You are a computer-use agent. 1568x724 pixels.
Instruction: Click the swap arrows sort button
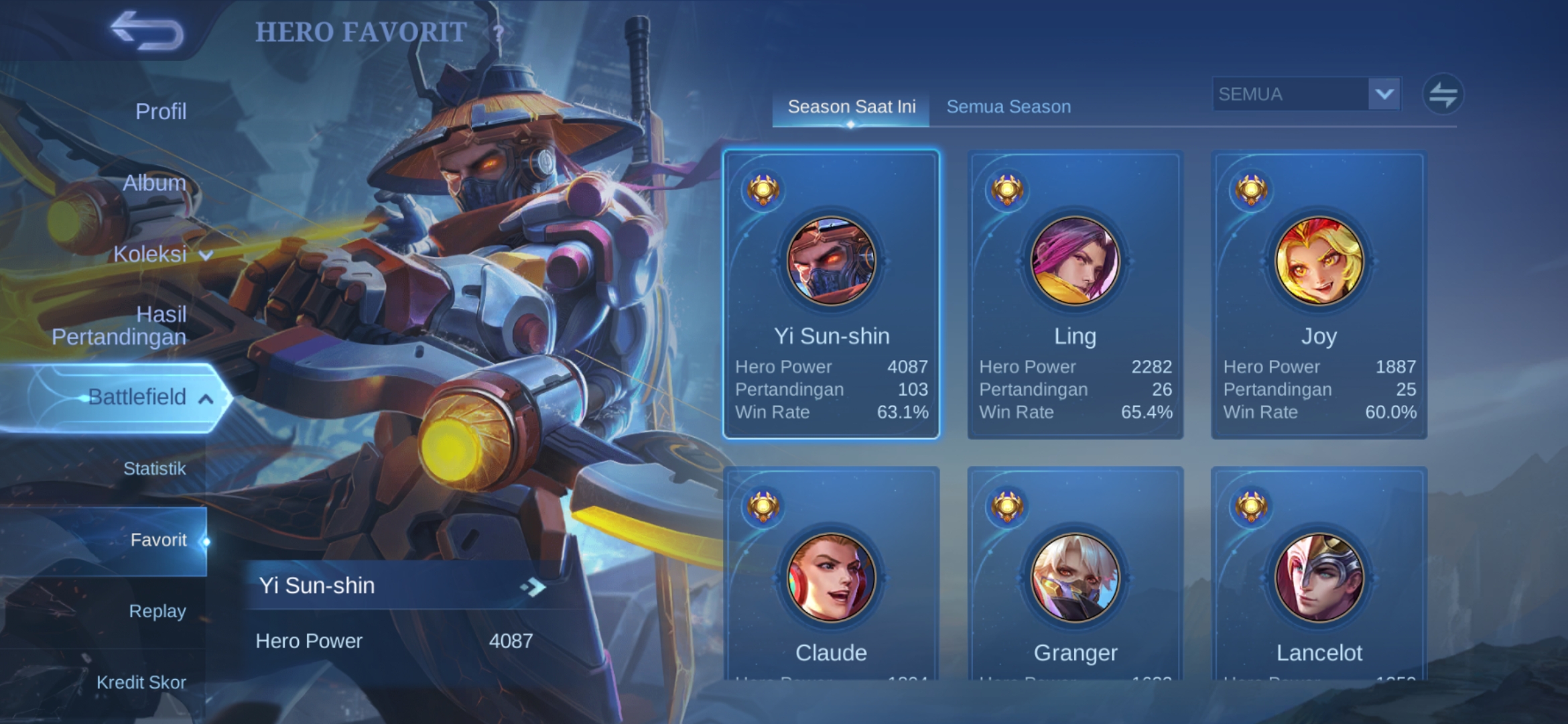[x=1443, y=94]
